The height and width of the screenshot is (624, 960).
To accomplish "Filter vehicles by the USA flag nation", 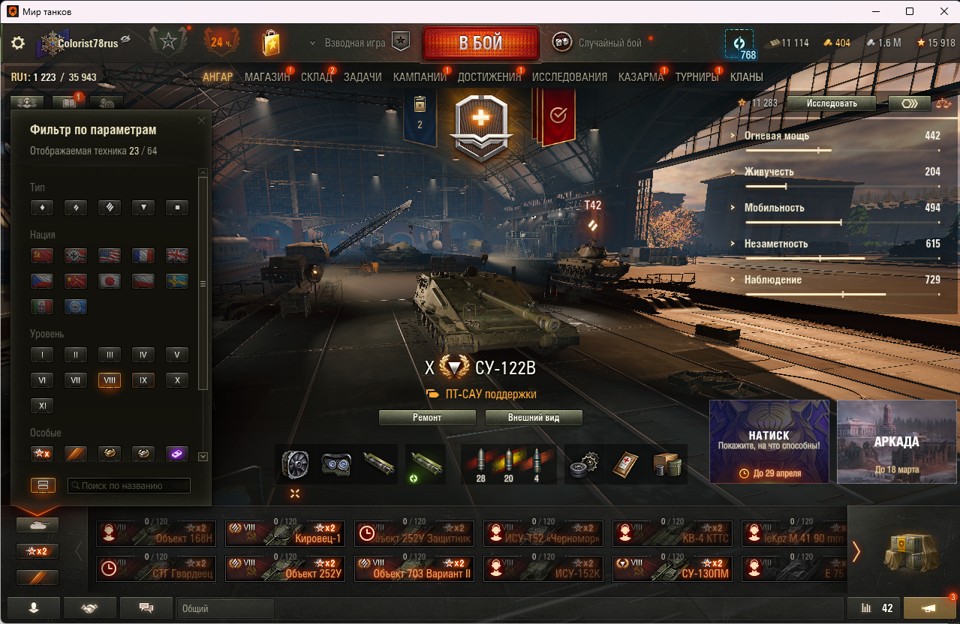I will pos(109,256).
